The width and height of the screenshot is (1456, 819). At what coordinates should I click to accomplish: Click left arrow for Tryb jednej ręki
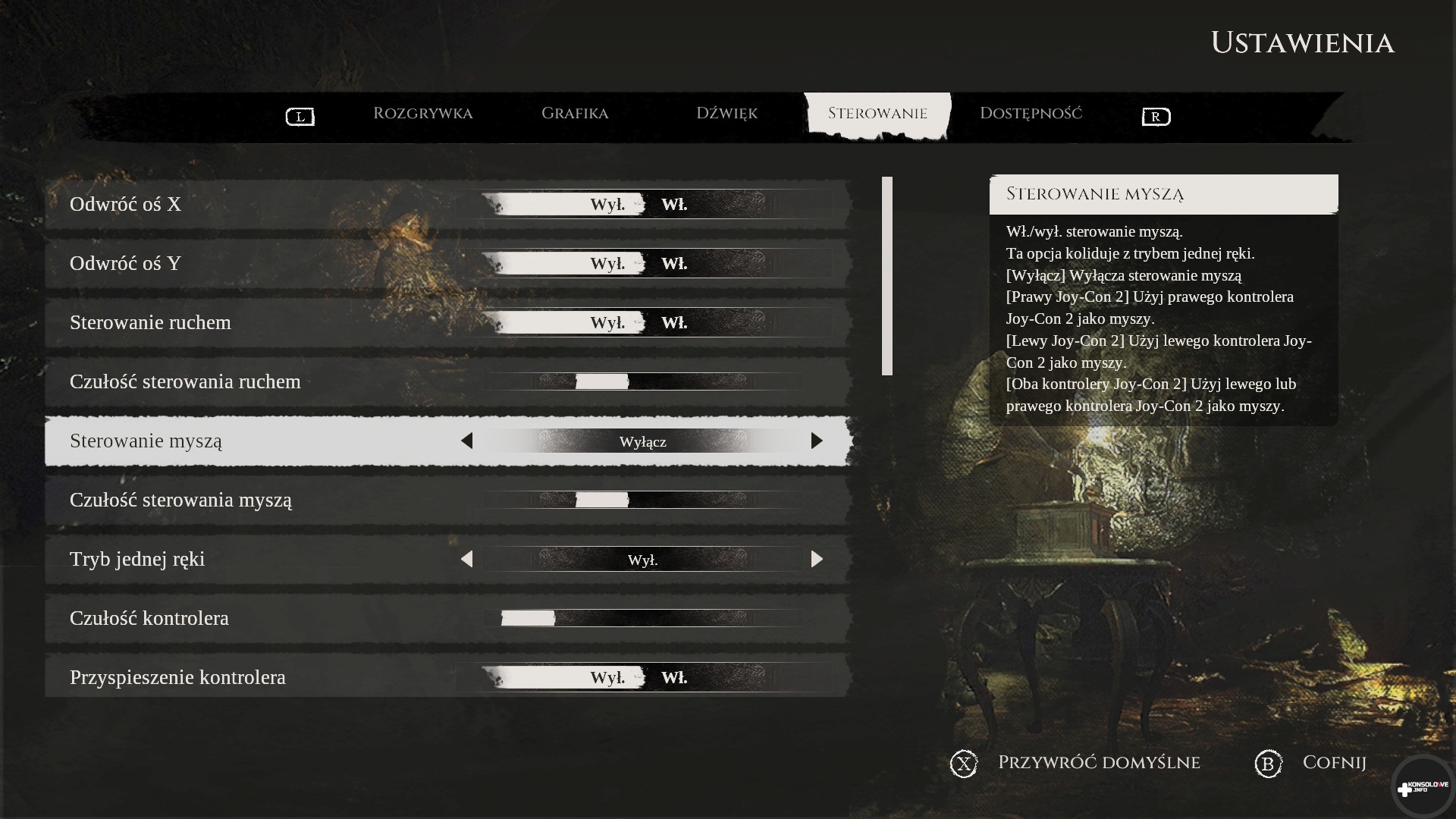(466, 559)
